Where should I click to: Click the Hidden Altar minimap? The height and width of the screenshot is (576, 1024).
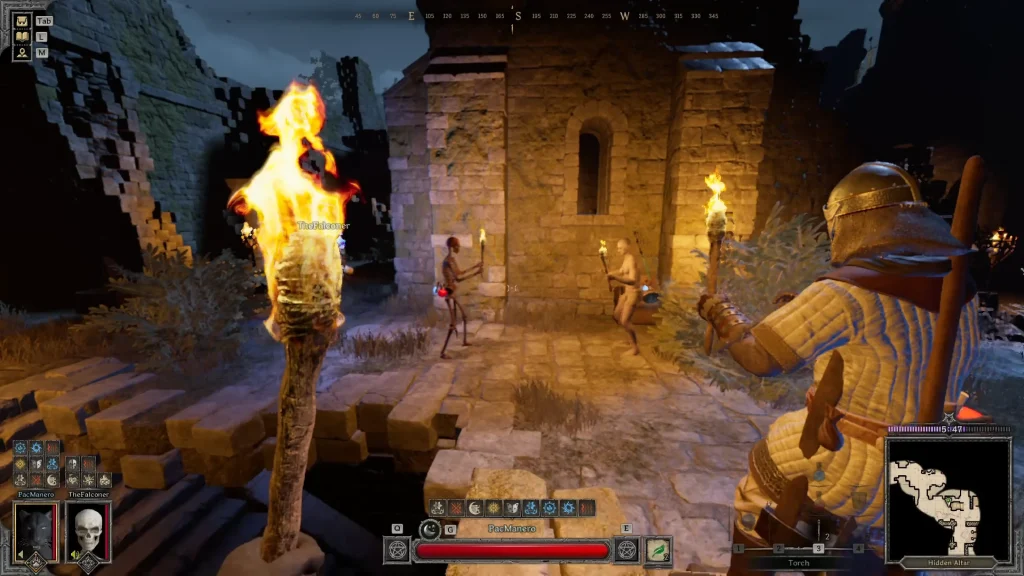point(947,497)
